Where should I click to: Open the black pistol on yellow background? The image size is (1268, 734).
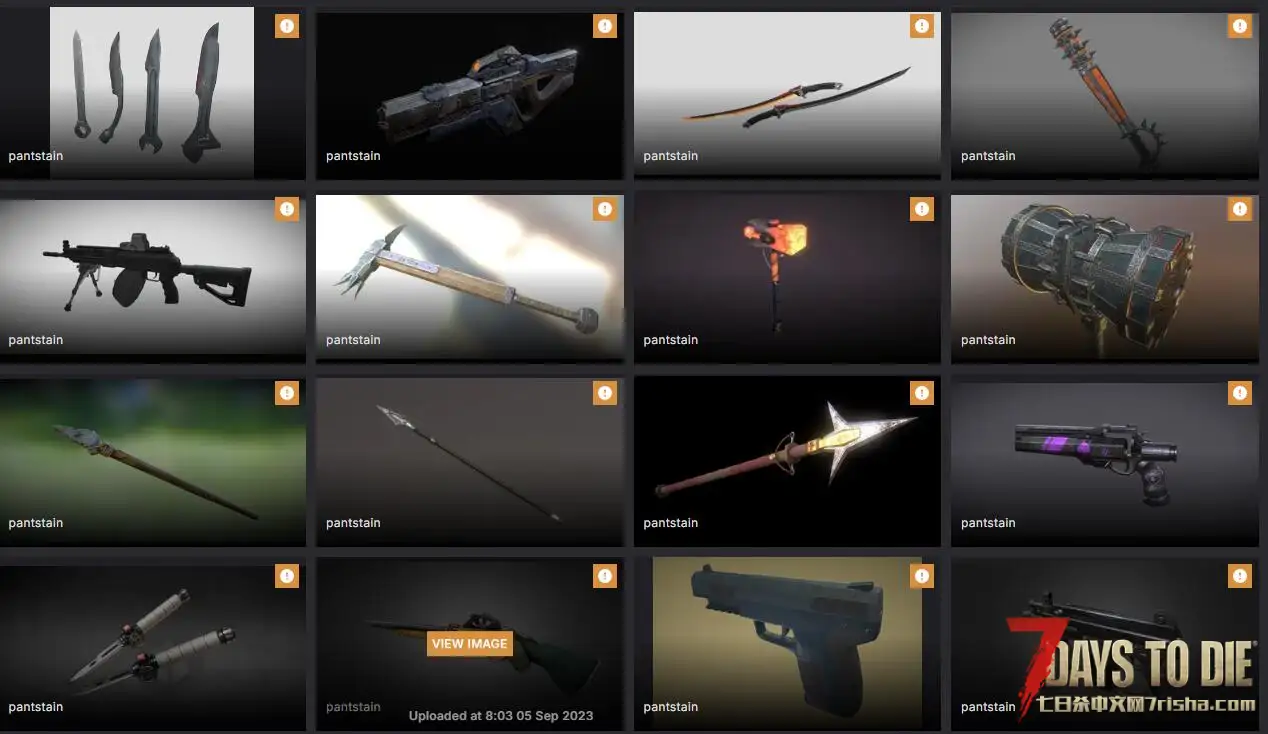(x=787, y=640)
